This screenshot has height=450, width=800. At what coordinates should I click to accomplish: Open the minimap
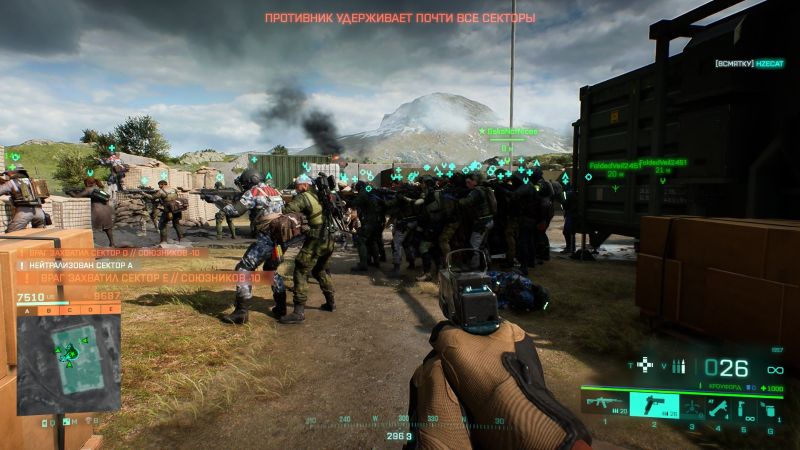pos(68,357)
